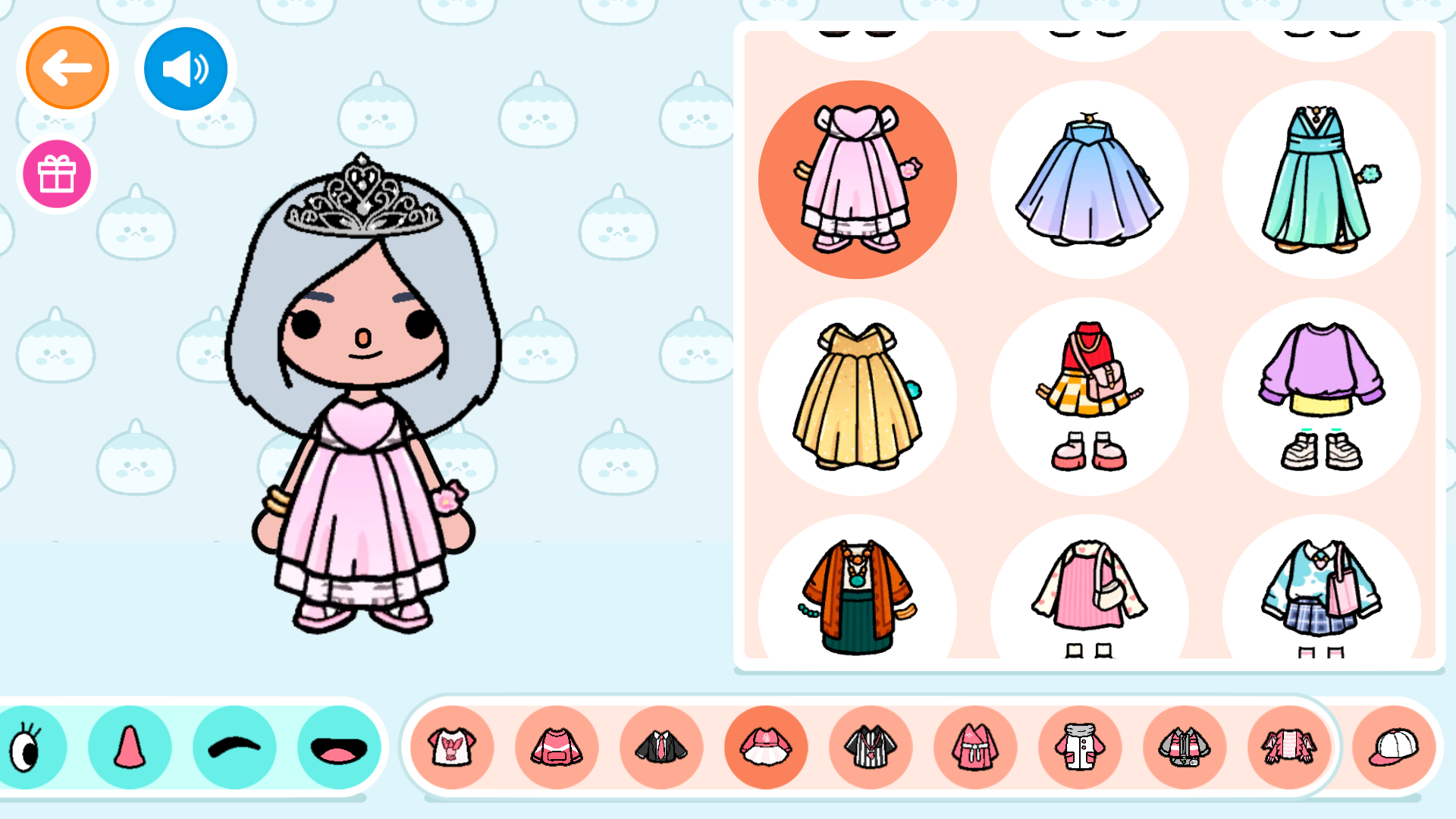Select the purple sweater with sneakers outfit

pyautogui.click(x=1321, y=394)
